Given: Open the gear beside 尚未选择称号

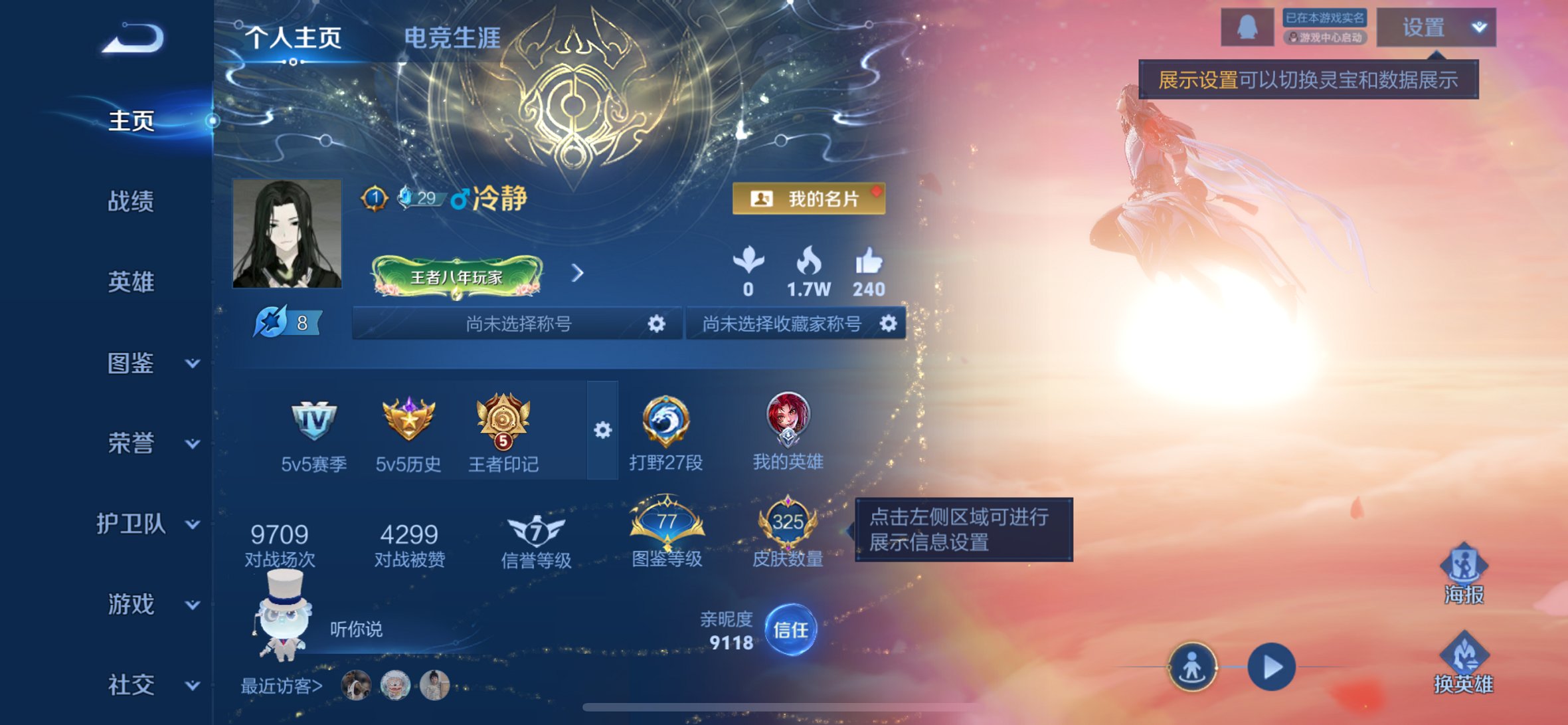Looking at the screenshot, I should tap(656, 325).
